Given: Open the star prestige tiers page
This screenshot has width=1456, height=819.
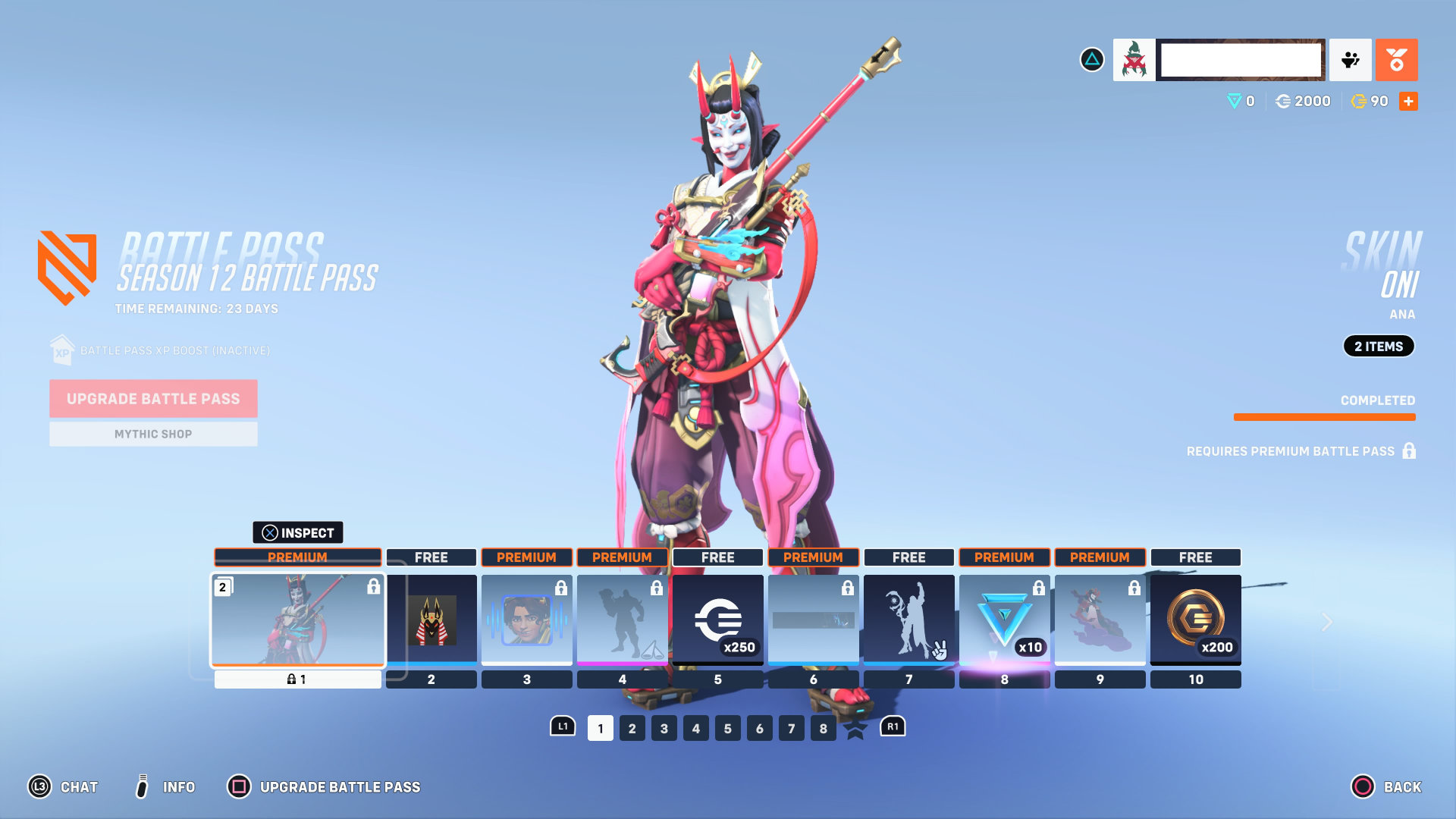Looking at the screenshot, I should coord(855,730).
